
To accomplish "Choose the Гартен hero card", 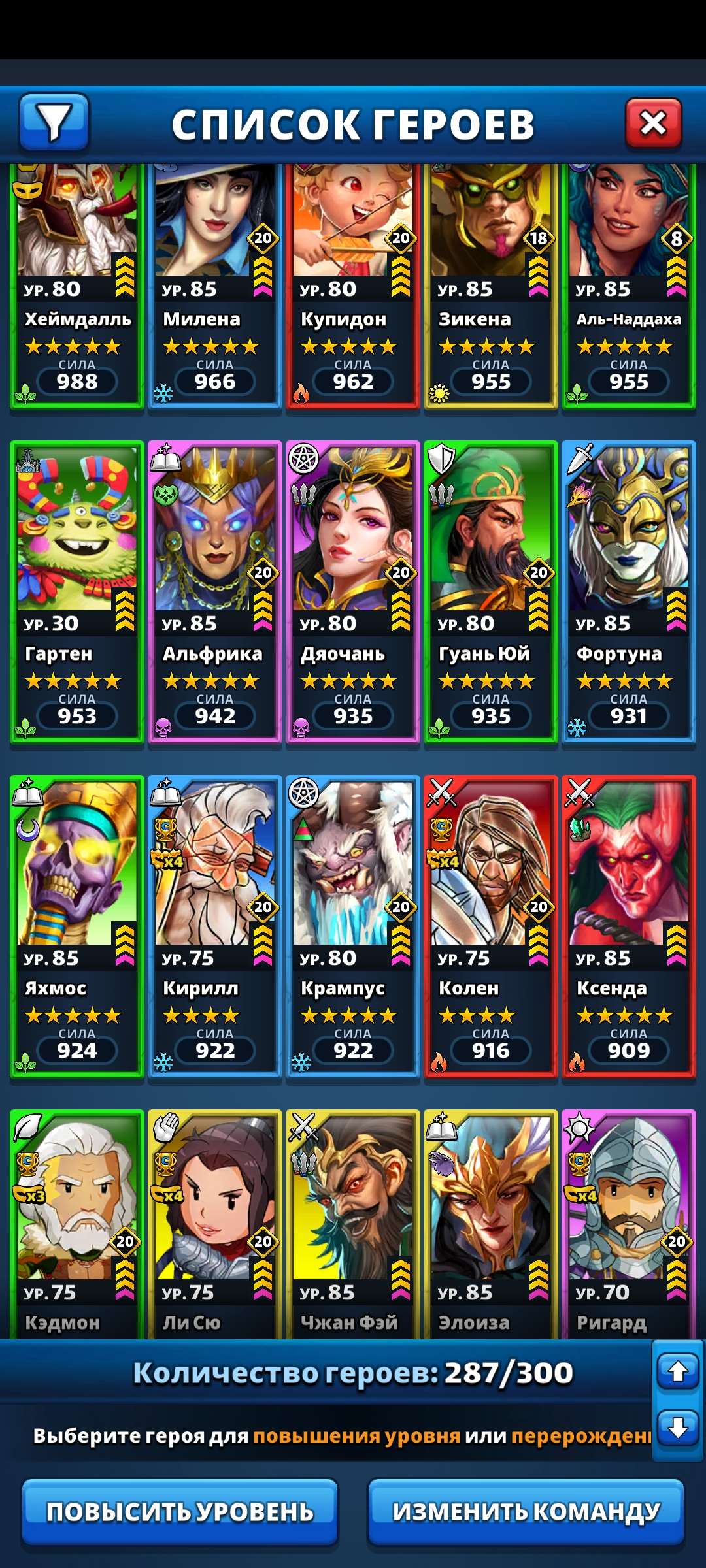I will pos(77,592).
